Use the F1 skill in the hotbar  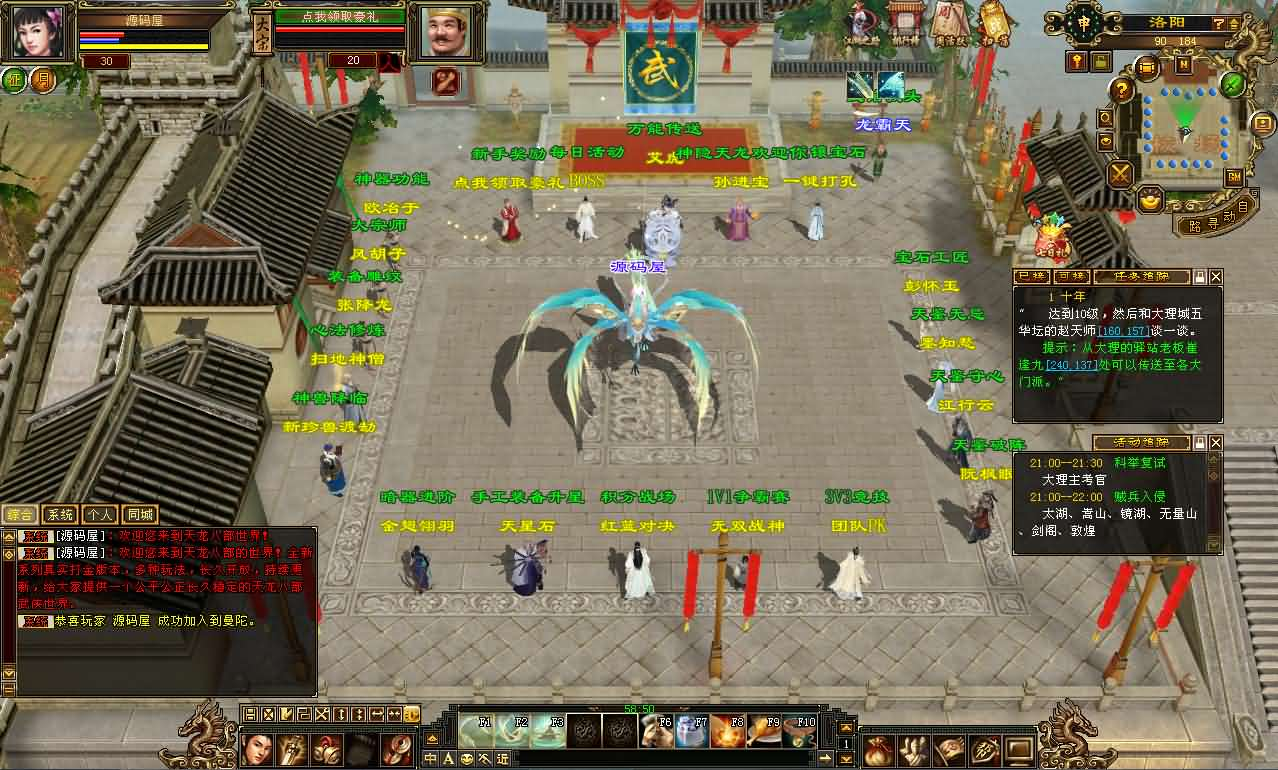[474, 732]
